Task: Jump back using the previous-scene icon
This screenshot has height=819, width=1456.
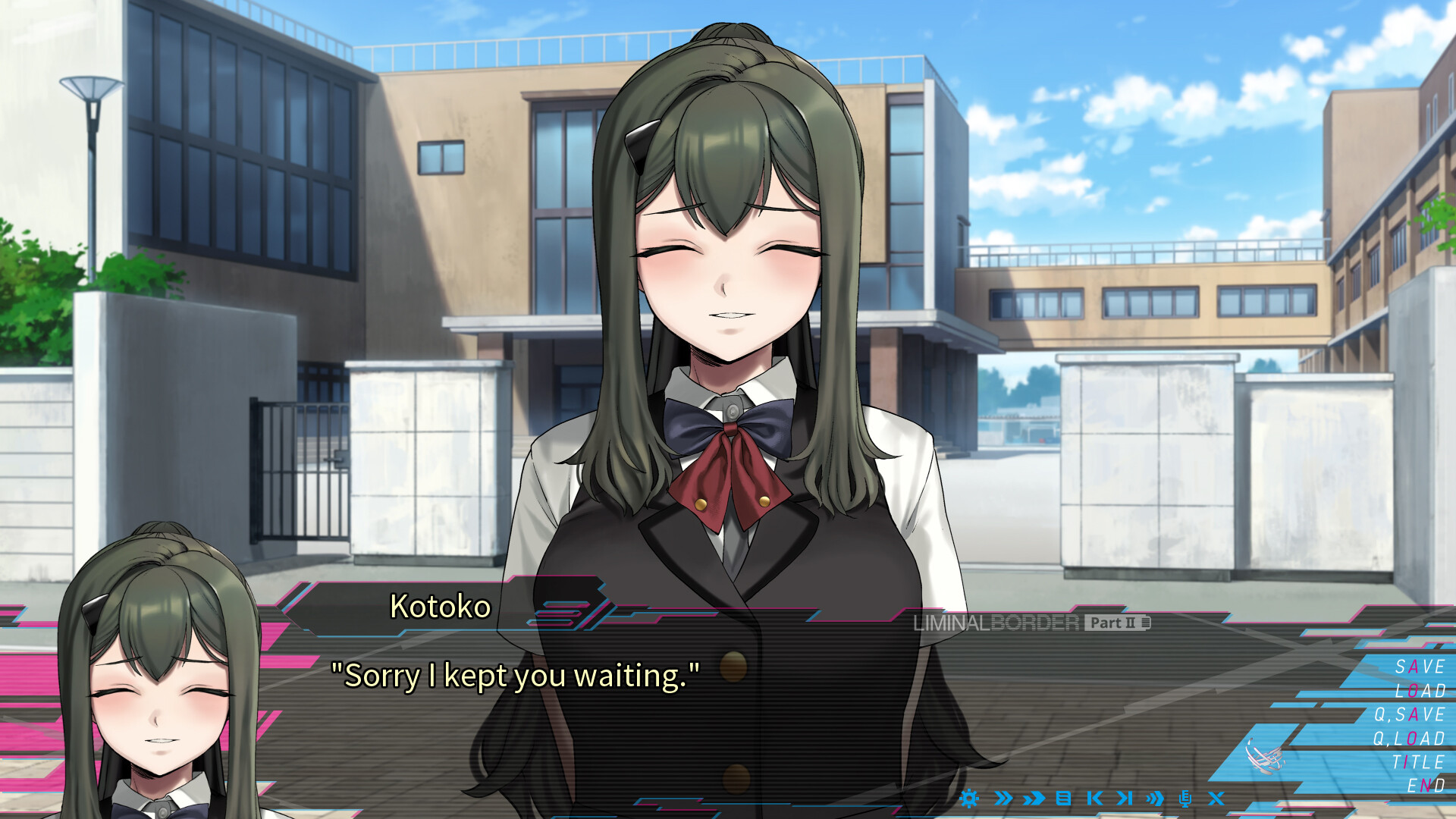Action: [1094, 798]
